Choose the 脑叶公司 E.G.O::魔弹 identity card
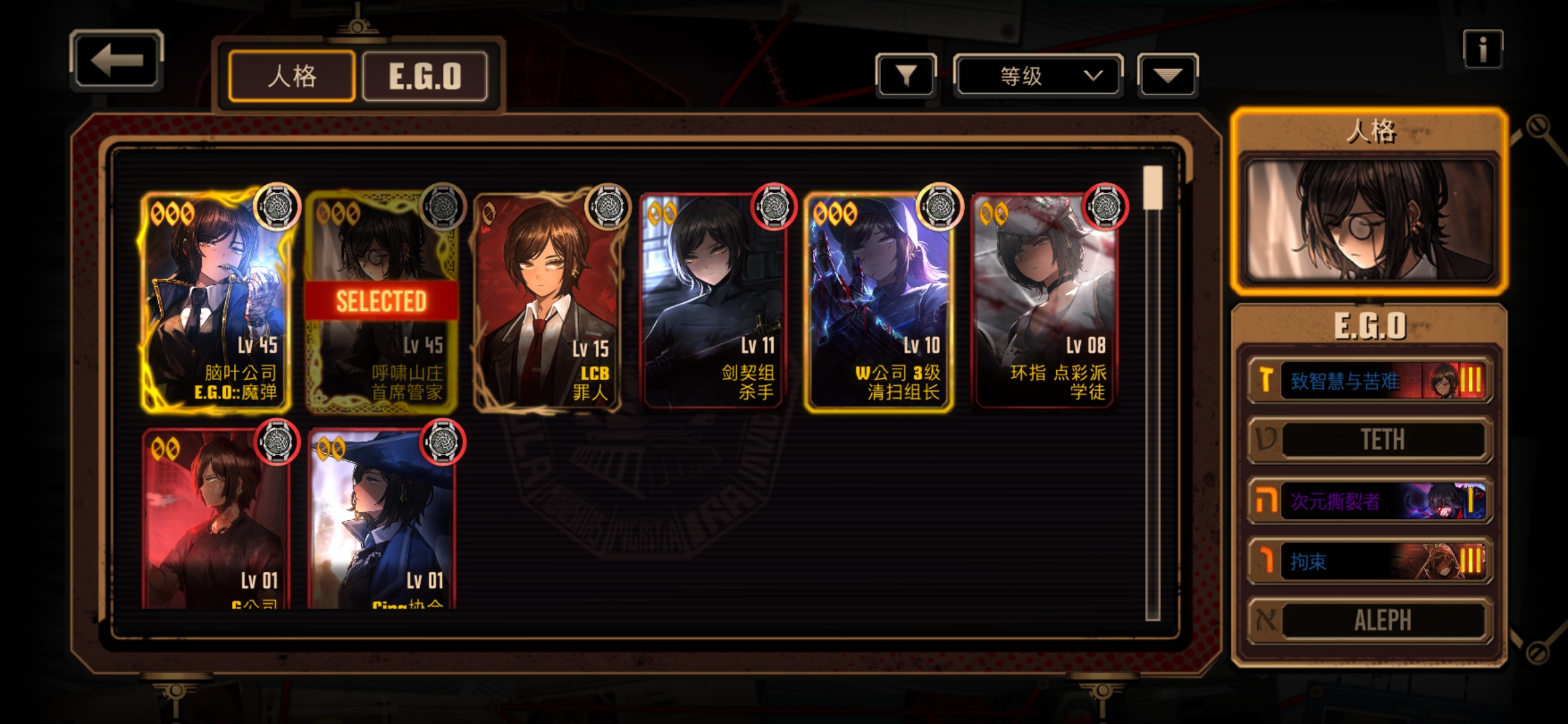 pos(216,302)
